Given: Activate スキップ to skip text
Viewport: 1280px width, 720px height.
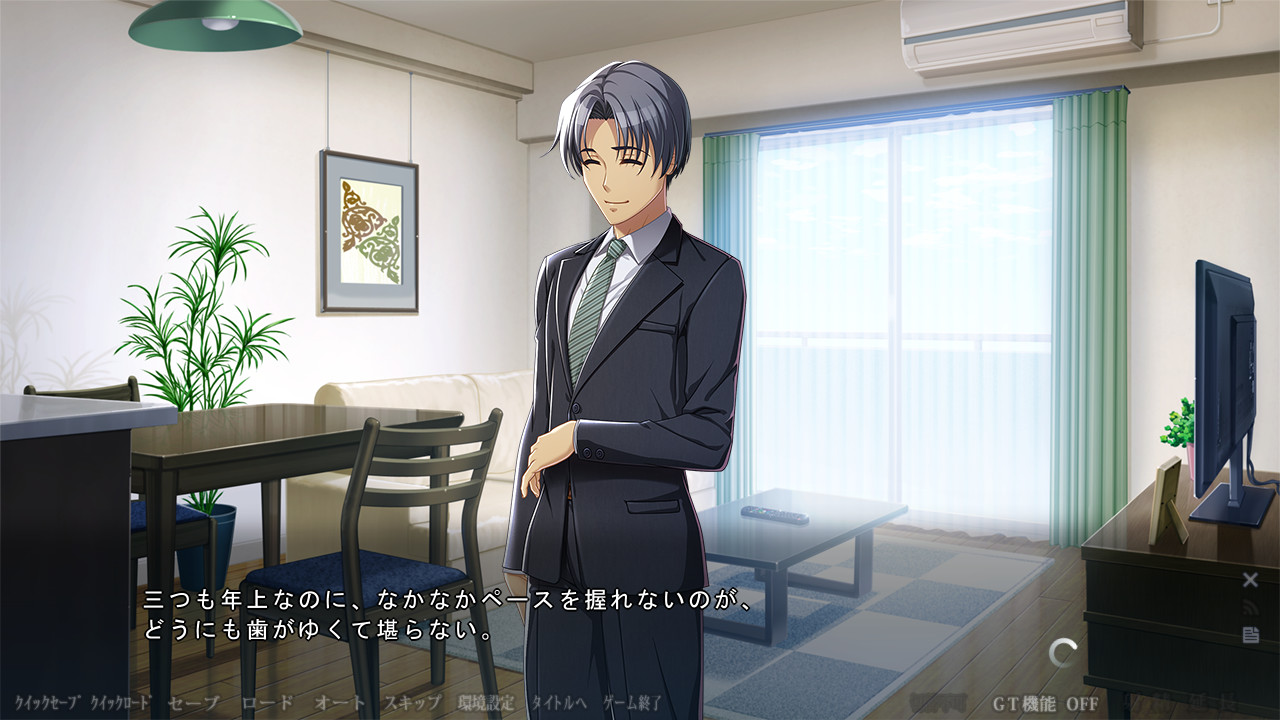Looking at the screenshot, I should tap(412, 702).
